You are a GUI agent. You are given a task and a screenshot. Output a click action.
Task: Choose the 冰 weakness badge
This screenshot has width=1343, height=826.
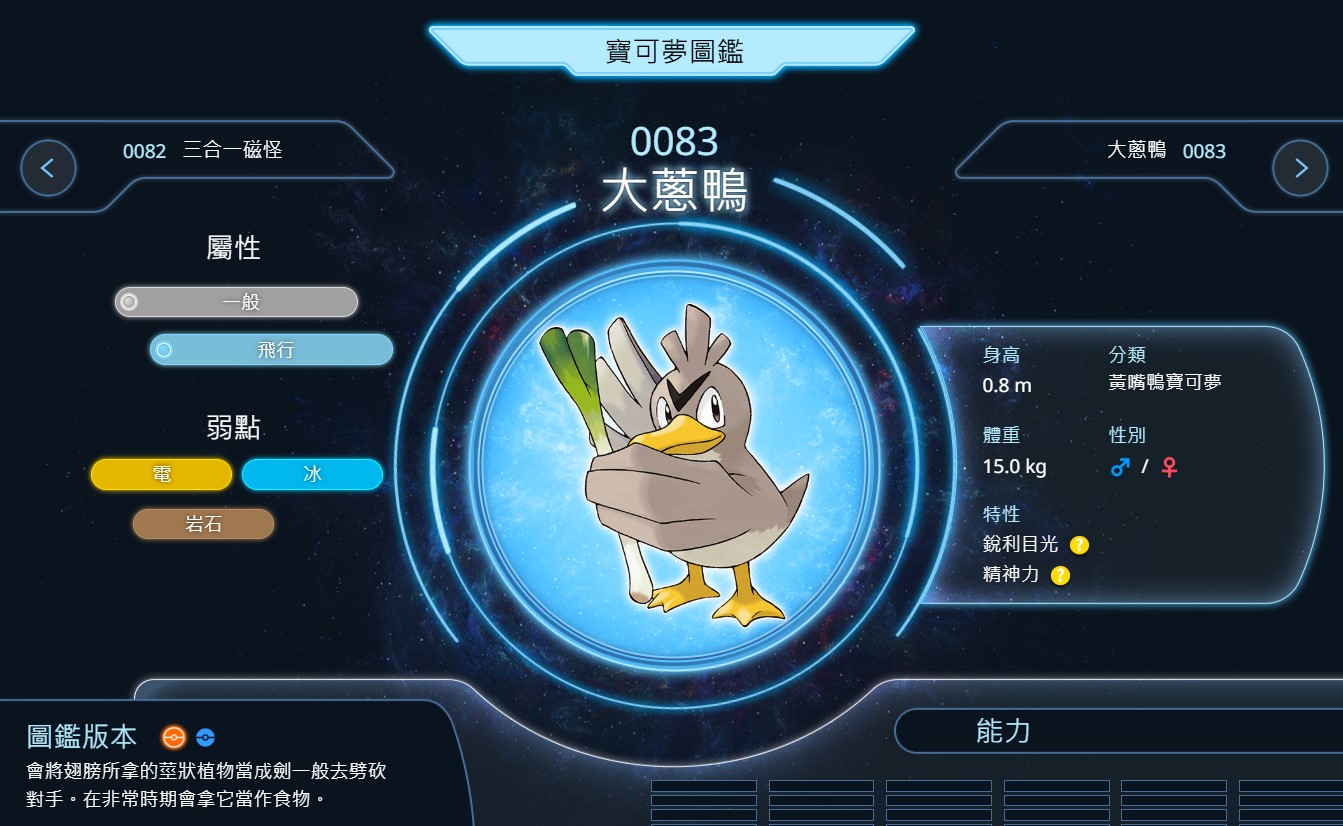312,474
